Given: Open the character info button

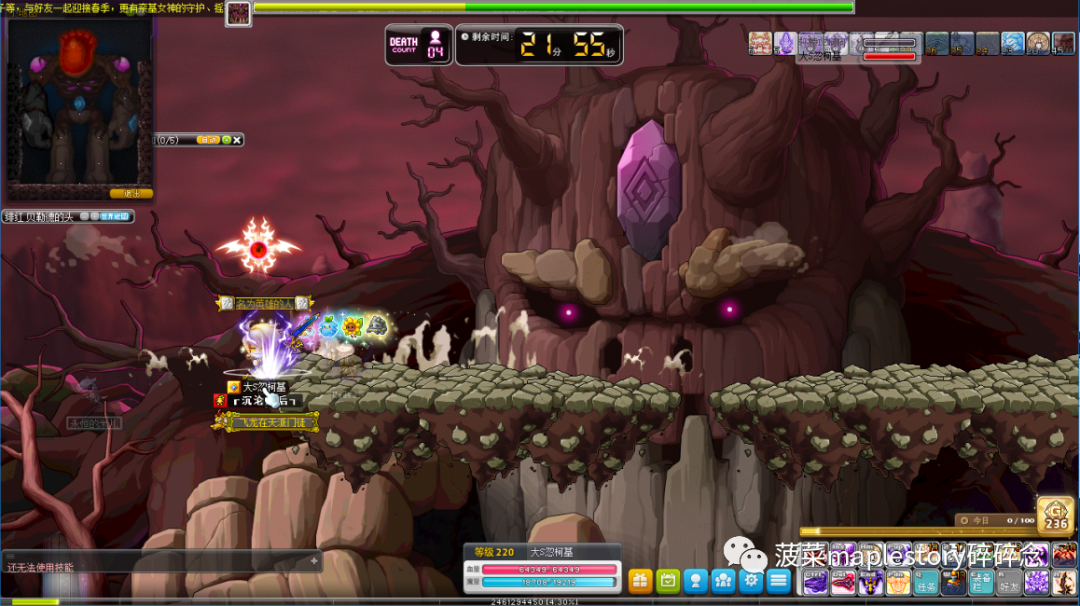Looking at the screenshot, I should pyautogui.click(x=696, y=580).
